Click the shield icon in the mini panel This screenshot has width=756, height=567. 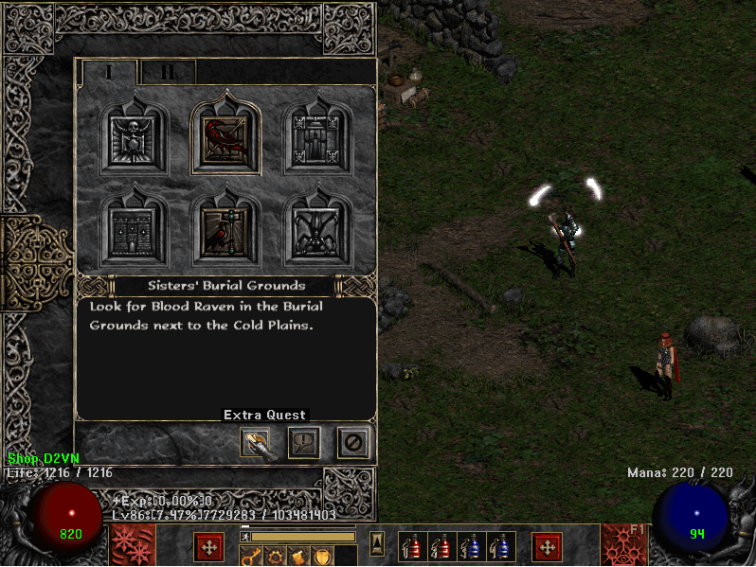click(x=323, y=557)
